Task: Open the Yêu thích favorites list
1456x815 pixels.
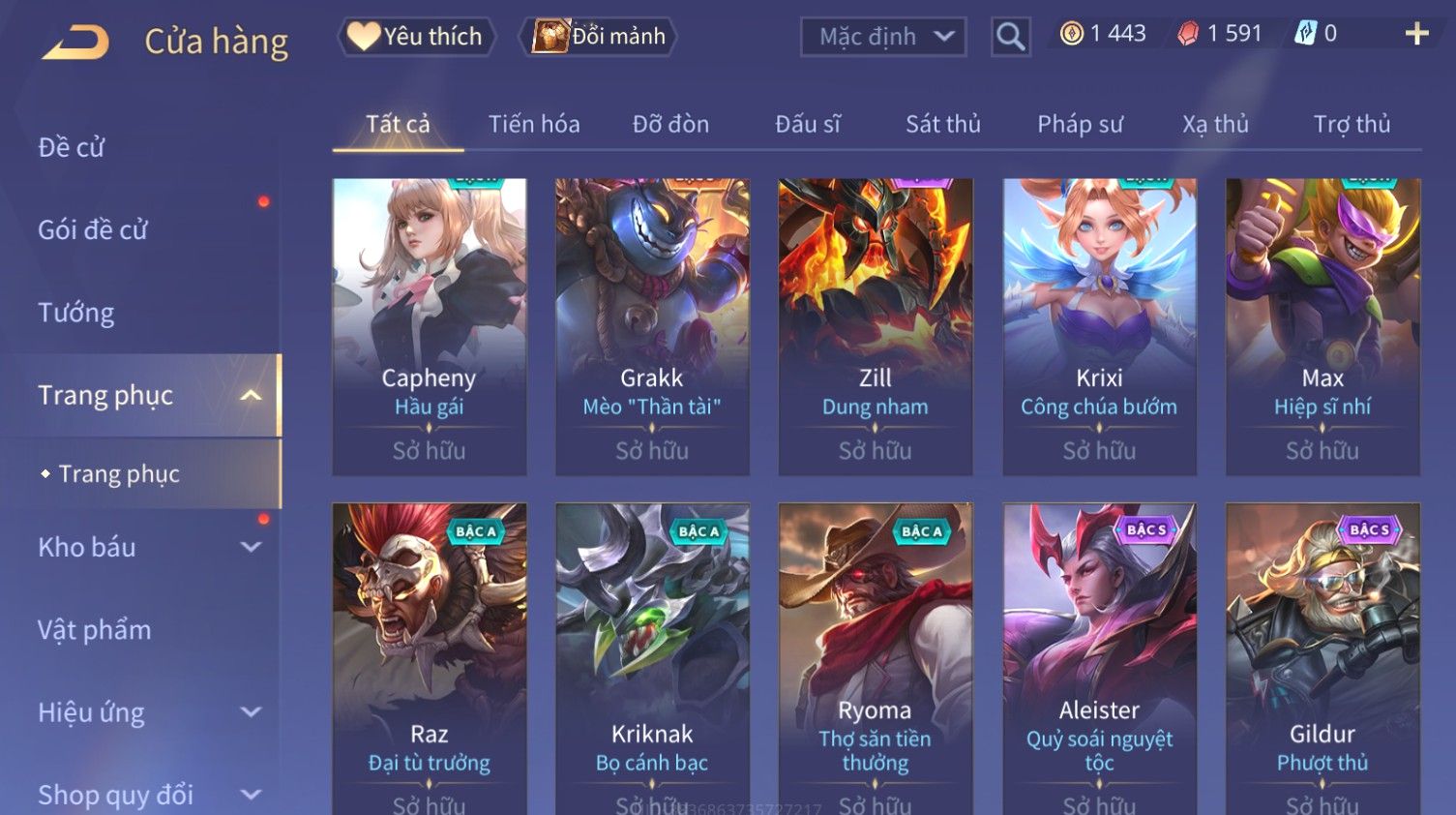Action: pos(416,37)
